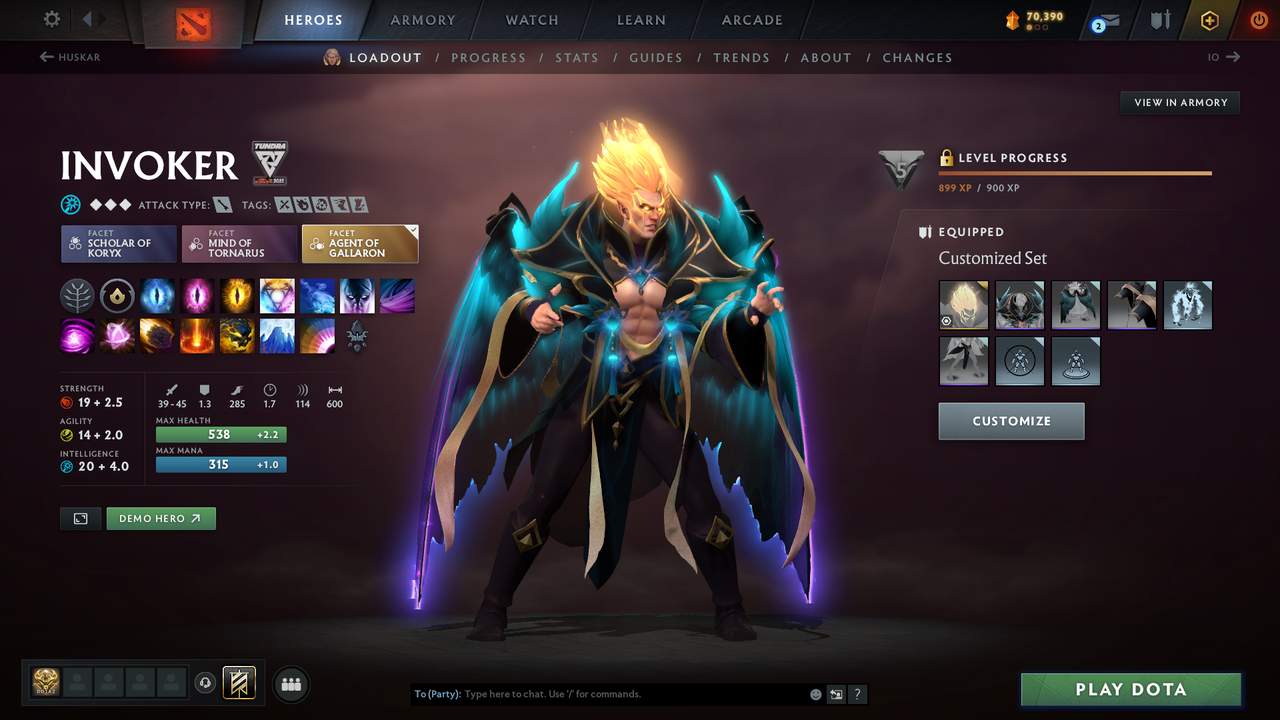Switch to the STATS tab
The image size is (1280, 720).
(577, 57)
